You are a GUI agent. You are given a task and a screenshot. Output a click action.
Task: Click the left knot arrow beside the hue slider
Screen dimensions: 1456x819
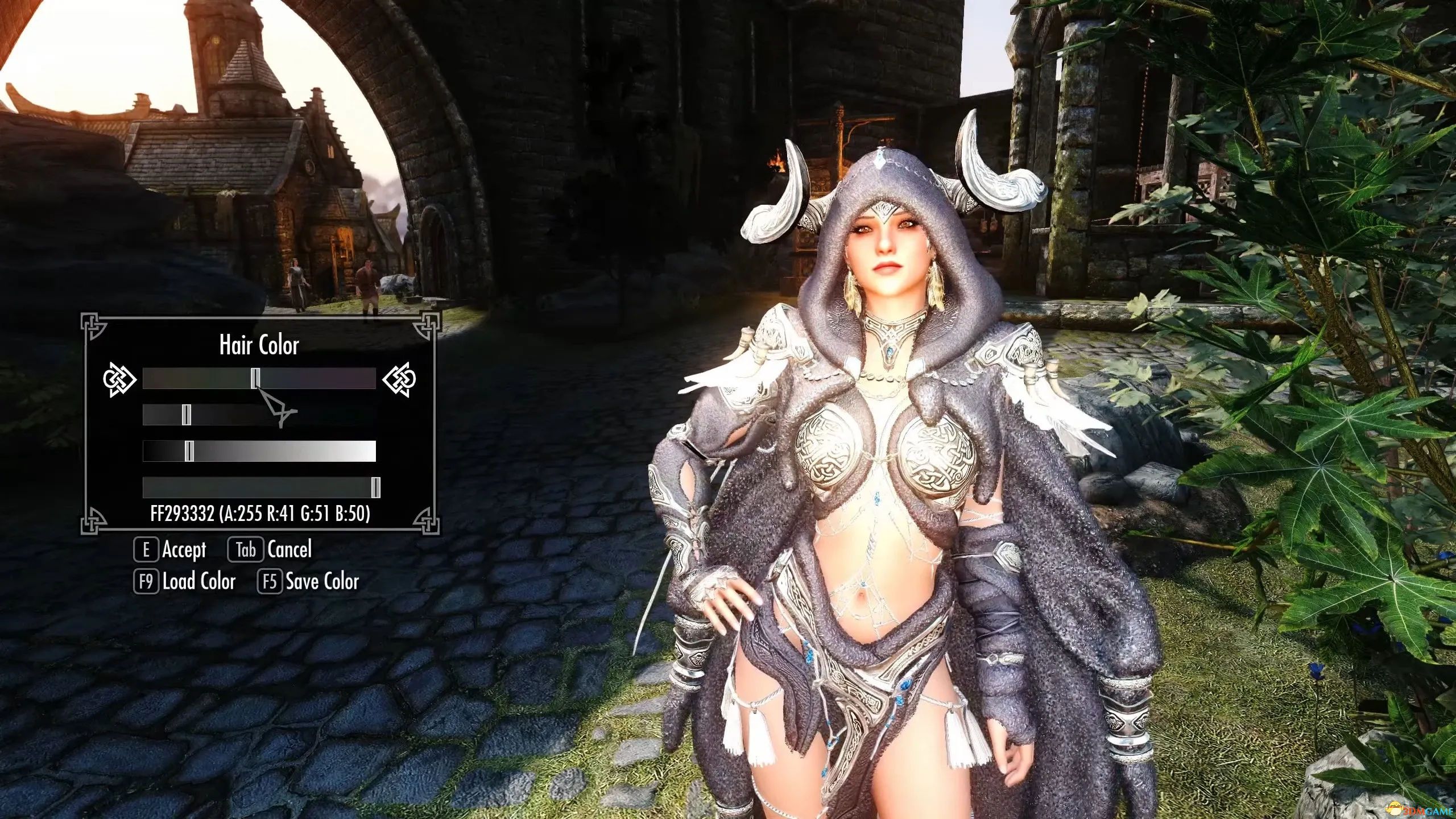[119, 379]
